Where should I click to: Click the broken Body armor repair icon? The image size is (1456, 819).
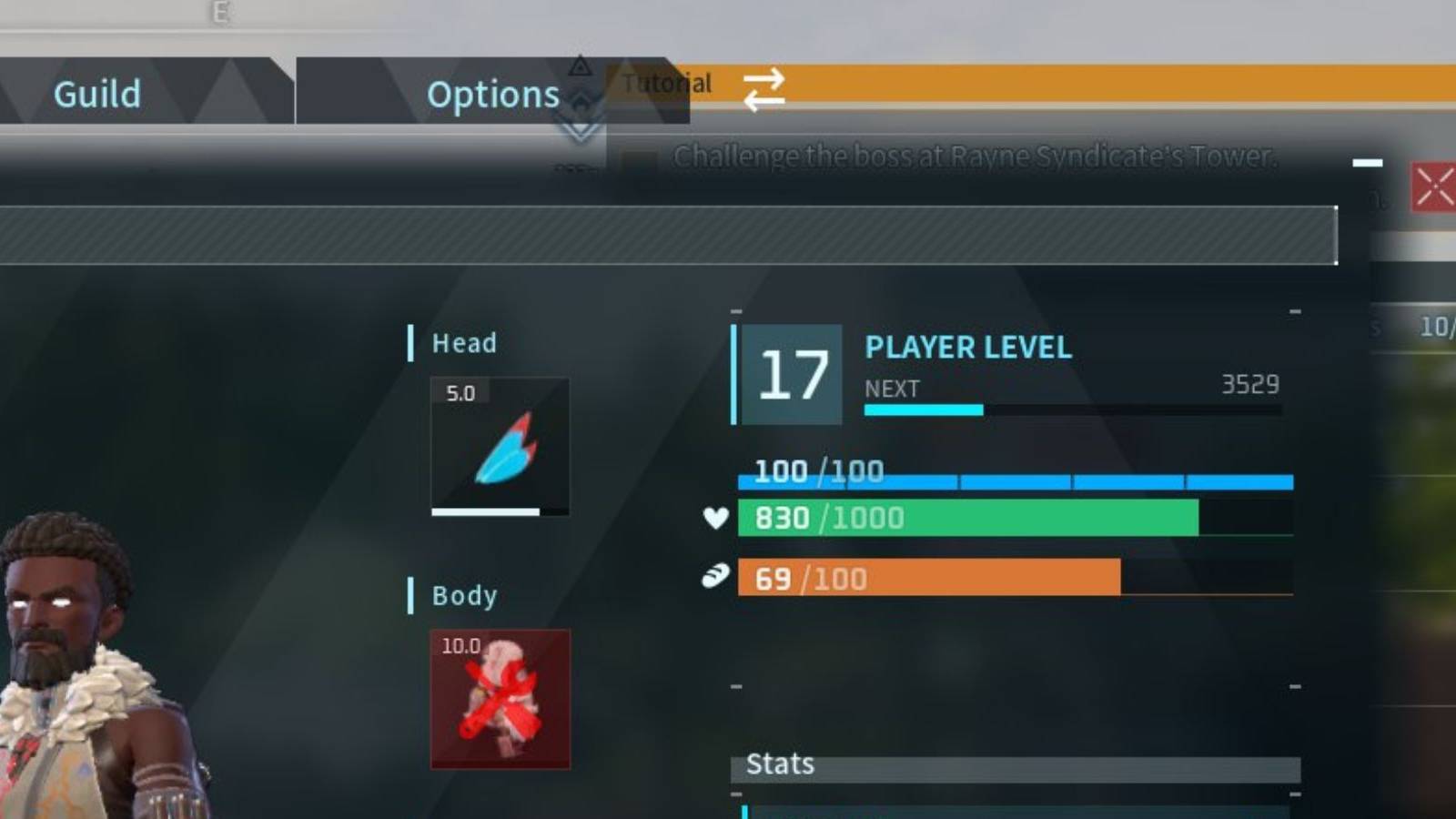pos(498,701)
